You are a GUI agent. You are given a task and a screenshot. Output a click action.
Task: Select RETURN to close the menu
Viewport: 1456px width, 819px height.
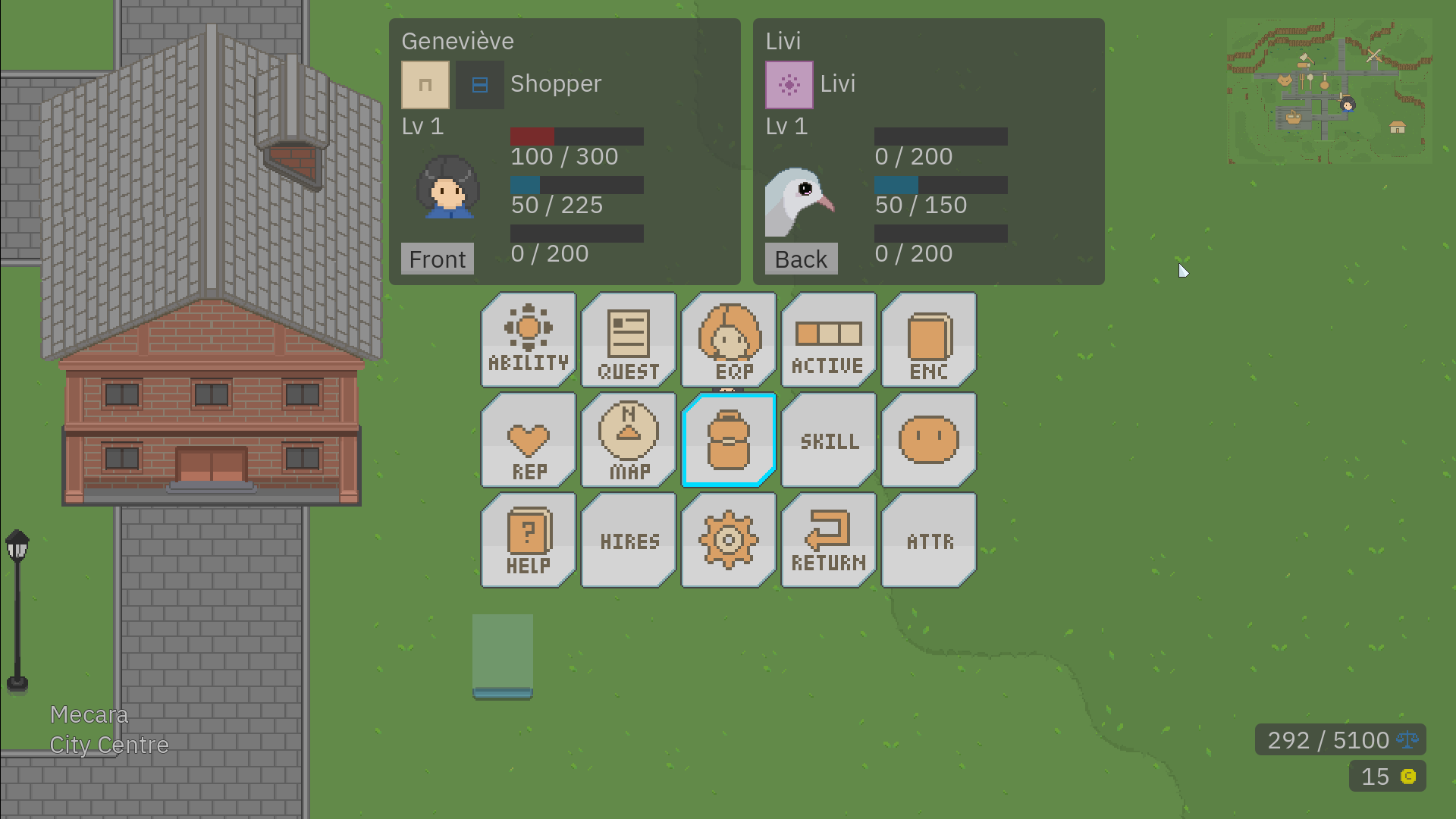[828, 539]
